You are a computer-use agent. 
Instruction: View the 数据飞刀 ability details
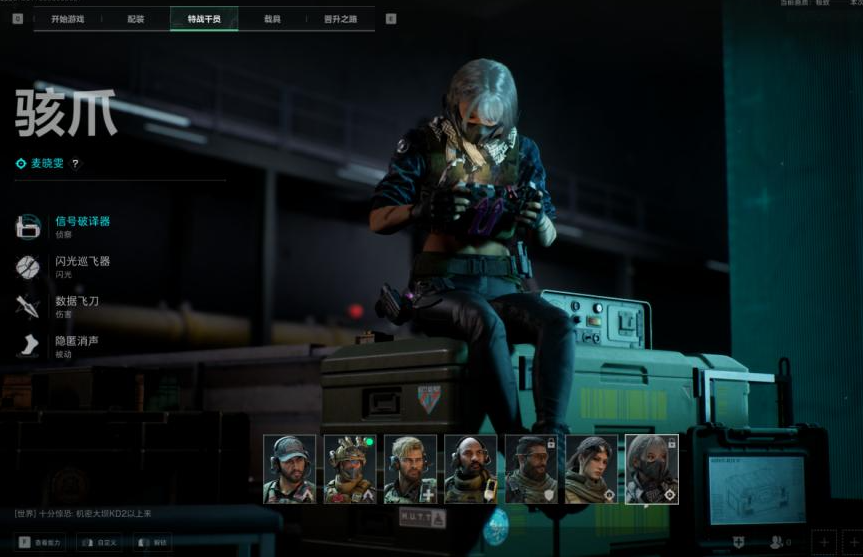coord(76,305)
